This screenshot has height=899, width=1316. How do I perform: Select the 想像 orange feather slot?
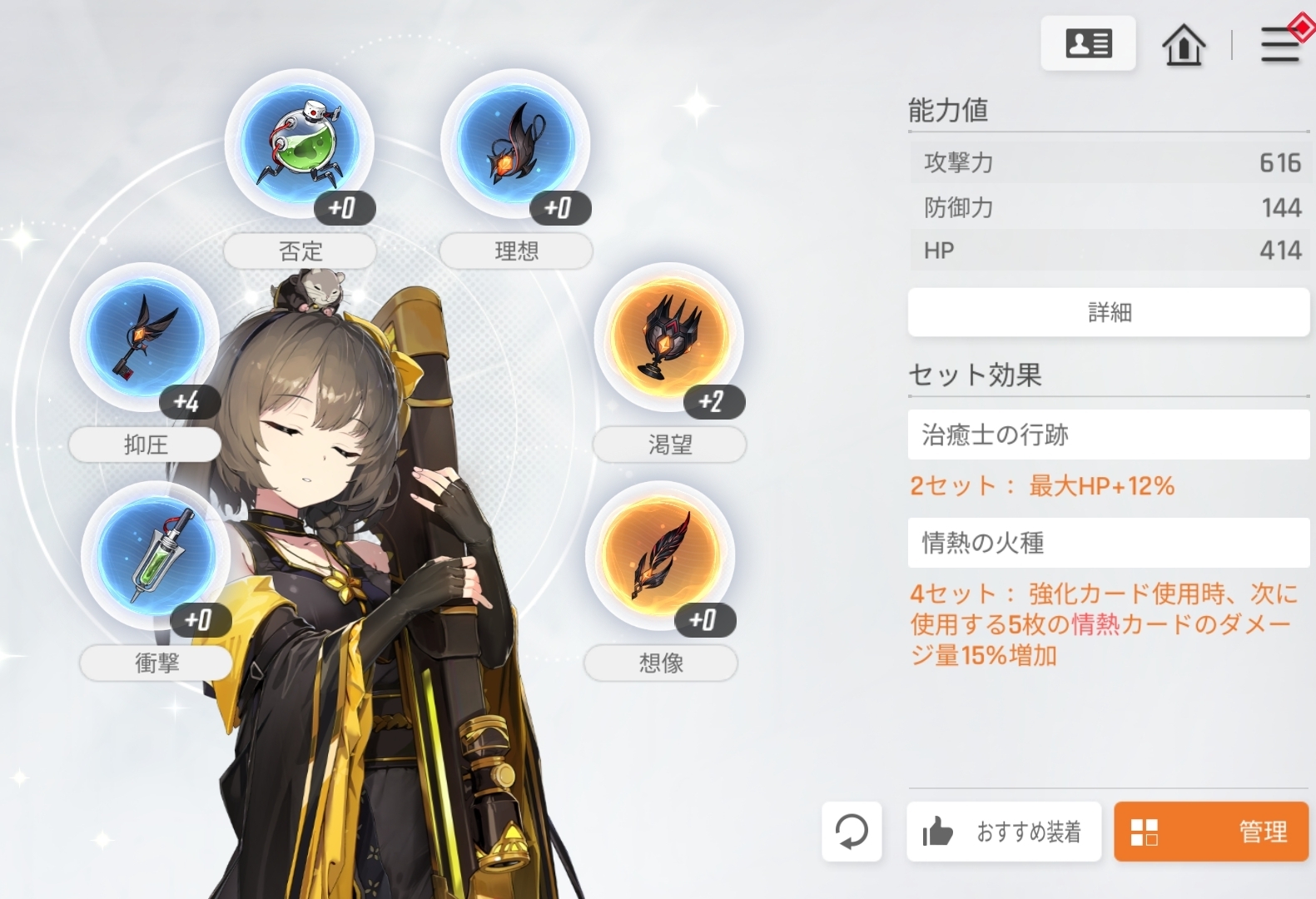[x=660, y=555]
